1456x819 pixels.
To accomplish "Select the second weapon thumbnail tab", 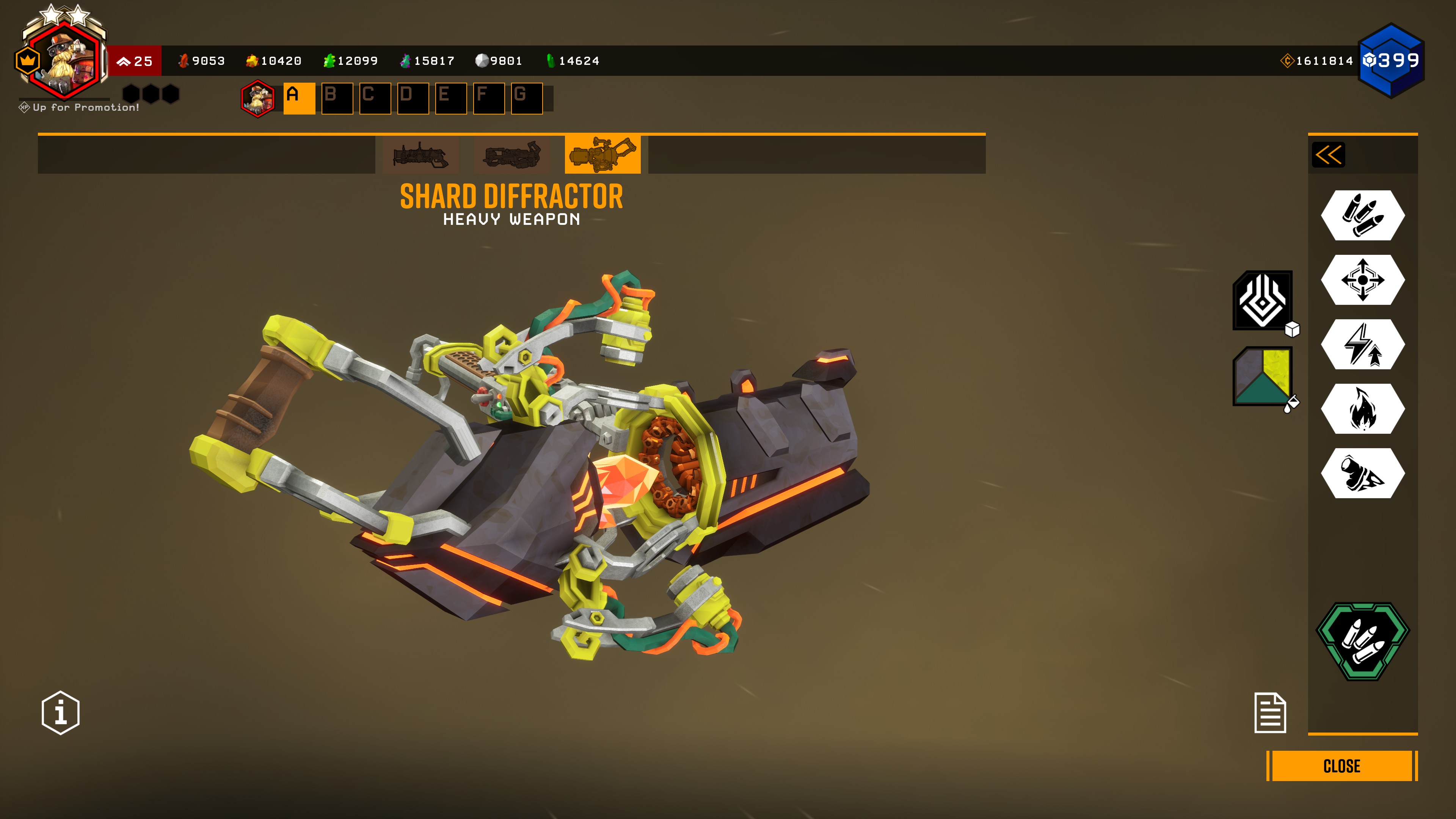I will pos(511,154).
